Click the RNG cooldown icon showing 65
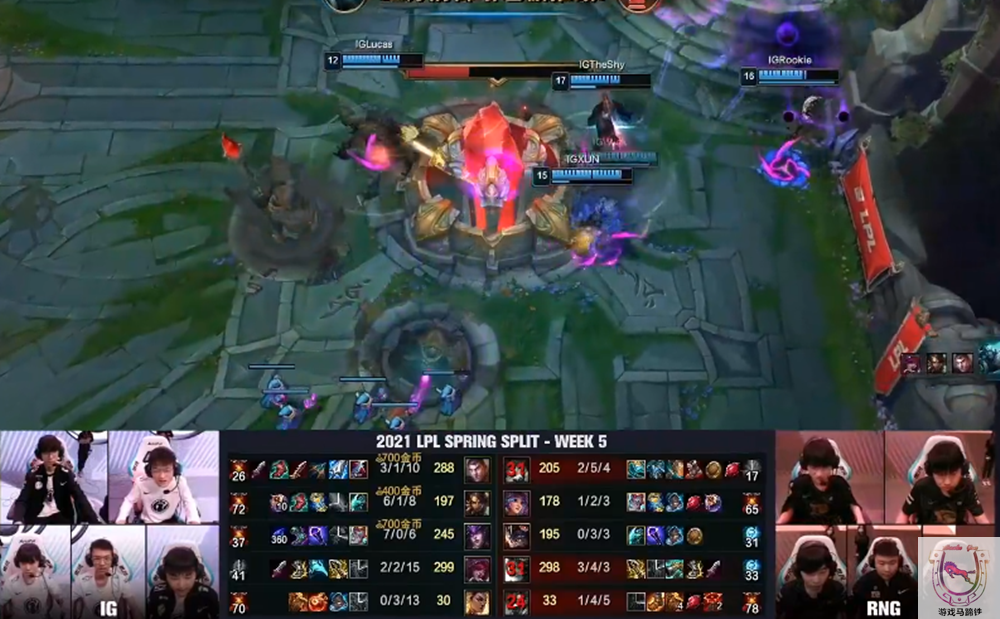Screen dimensions: 1000x619 [x=752, y=501]
